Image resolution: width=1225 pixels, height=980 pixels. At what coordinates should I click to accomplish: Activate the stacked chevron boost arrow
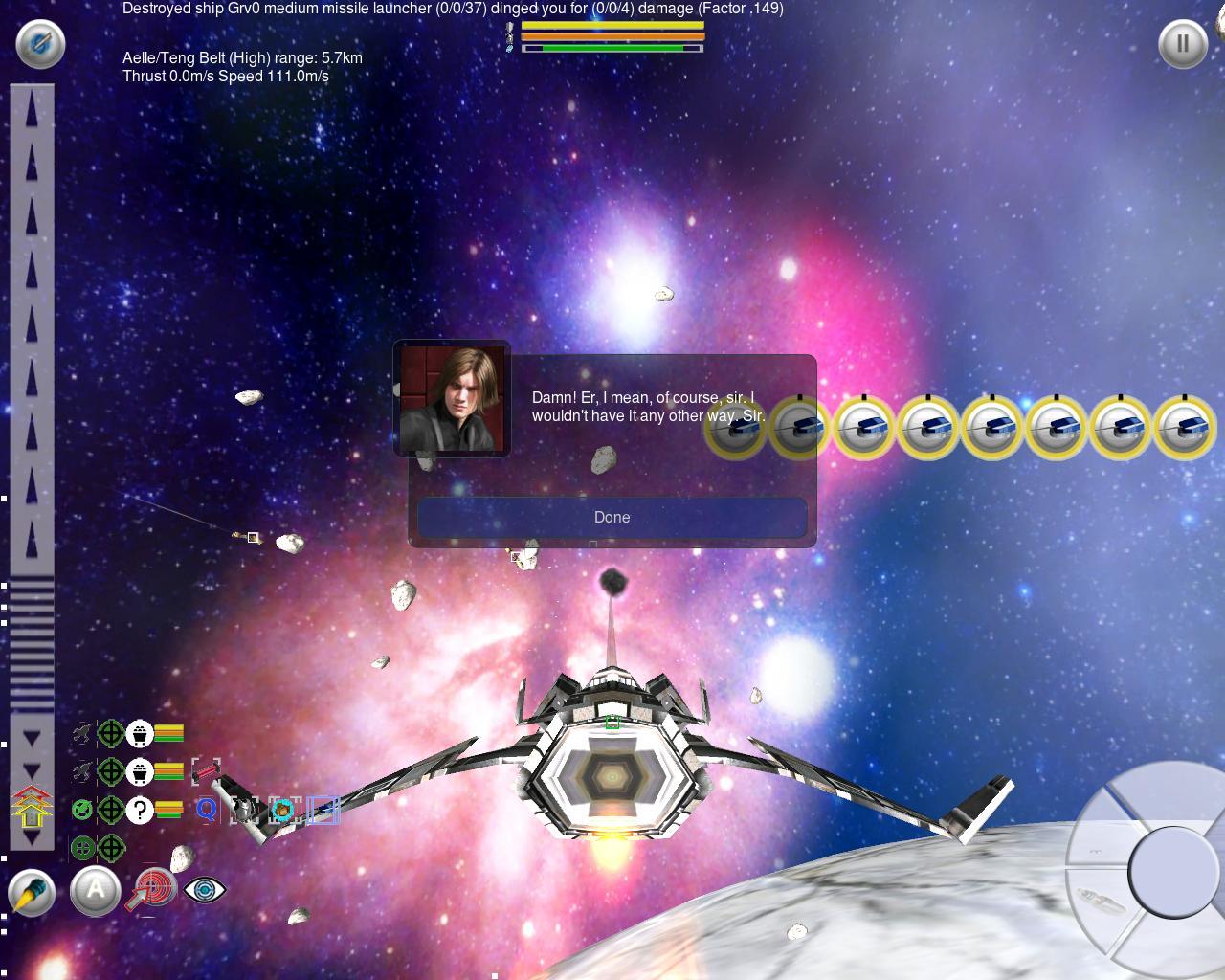[31, 806]
